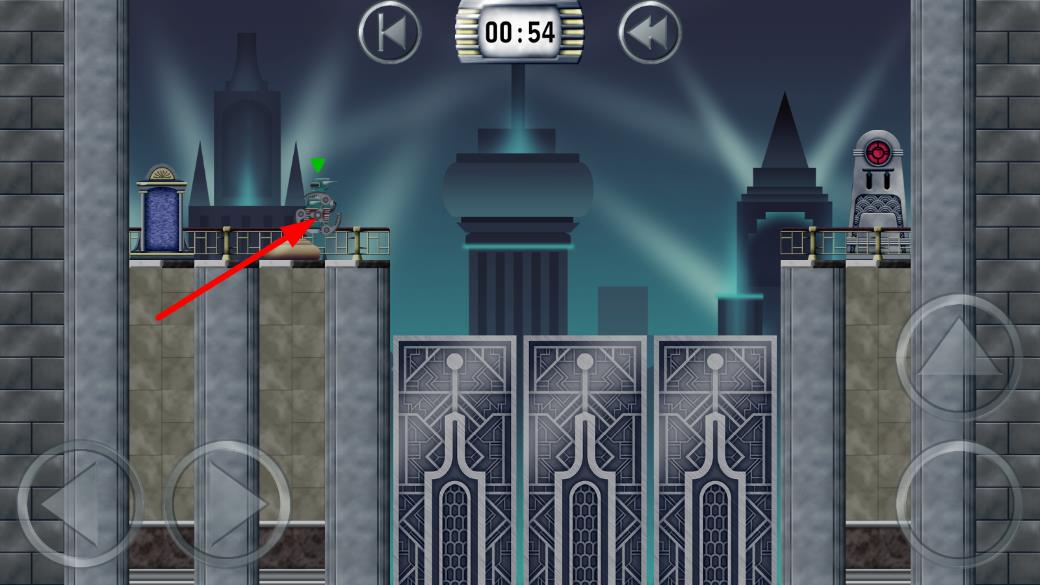Image resolution: width=1040 pixels, height=585 pixels.
Task: Tap the blank round action button
Action: (958, 503)
